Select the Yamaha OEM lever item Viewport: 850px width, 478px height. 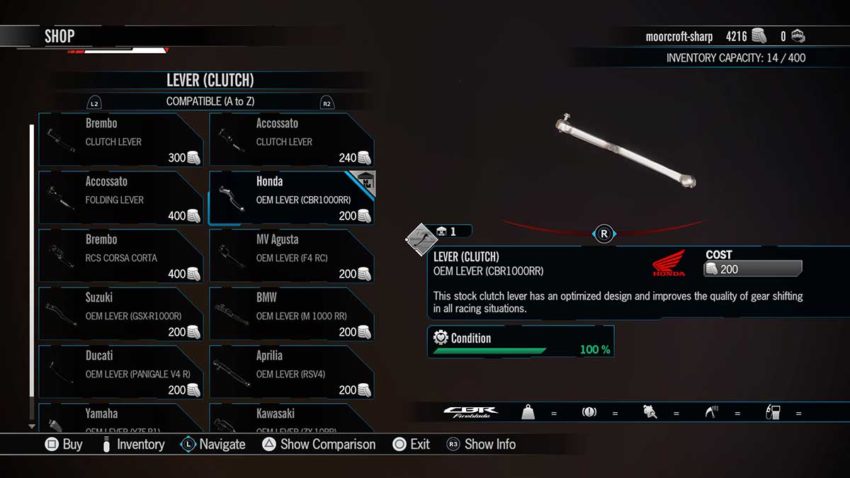point(121,418)
